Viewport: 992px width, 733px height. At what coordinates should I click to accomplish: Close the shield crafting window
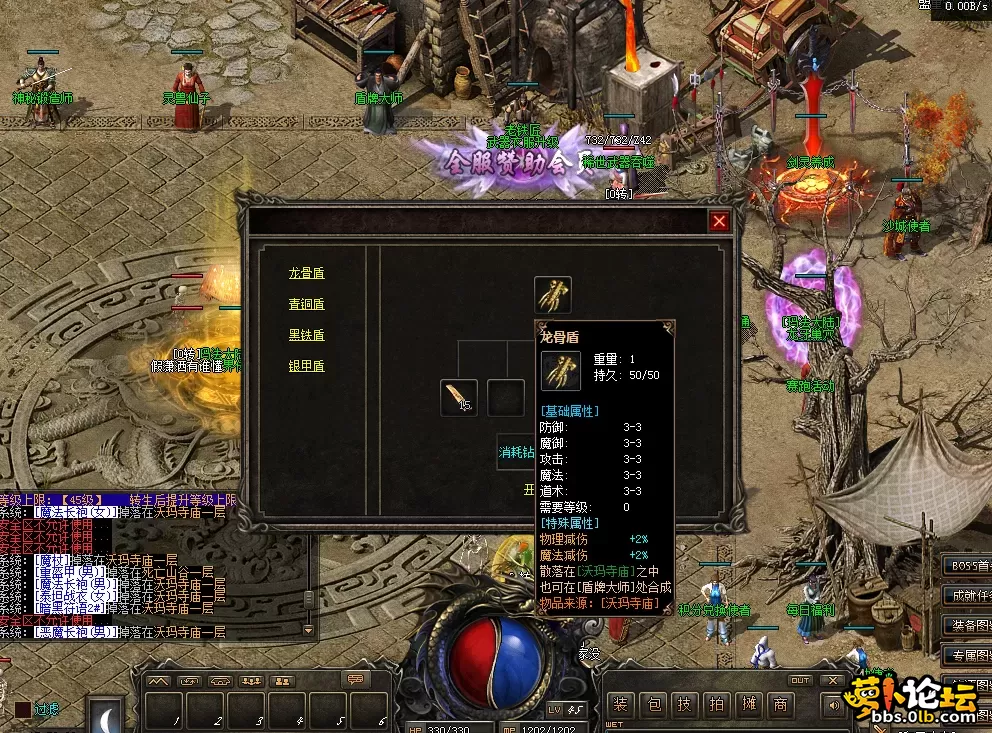(x=719, y=222)
